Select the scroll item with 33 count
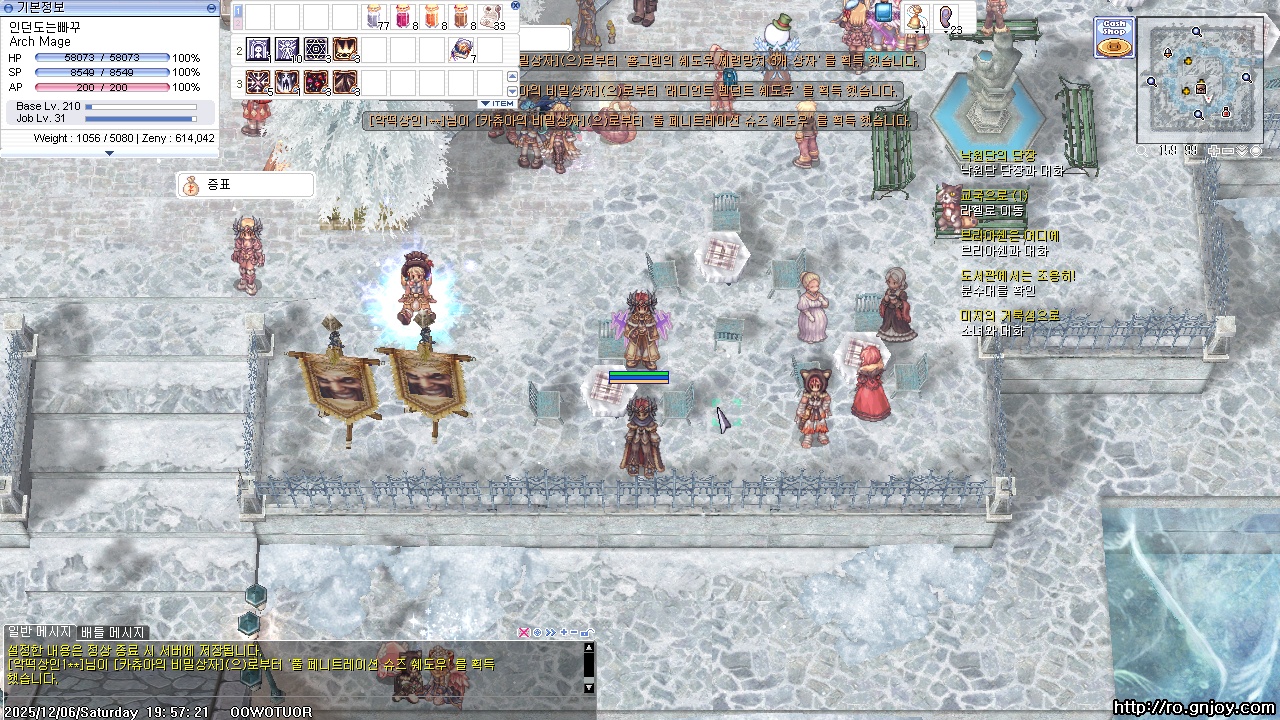 tap(491, 17)
